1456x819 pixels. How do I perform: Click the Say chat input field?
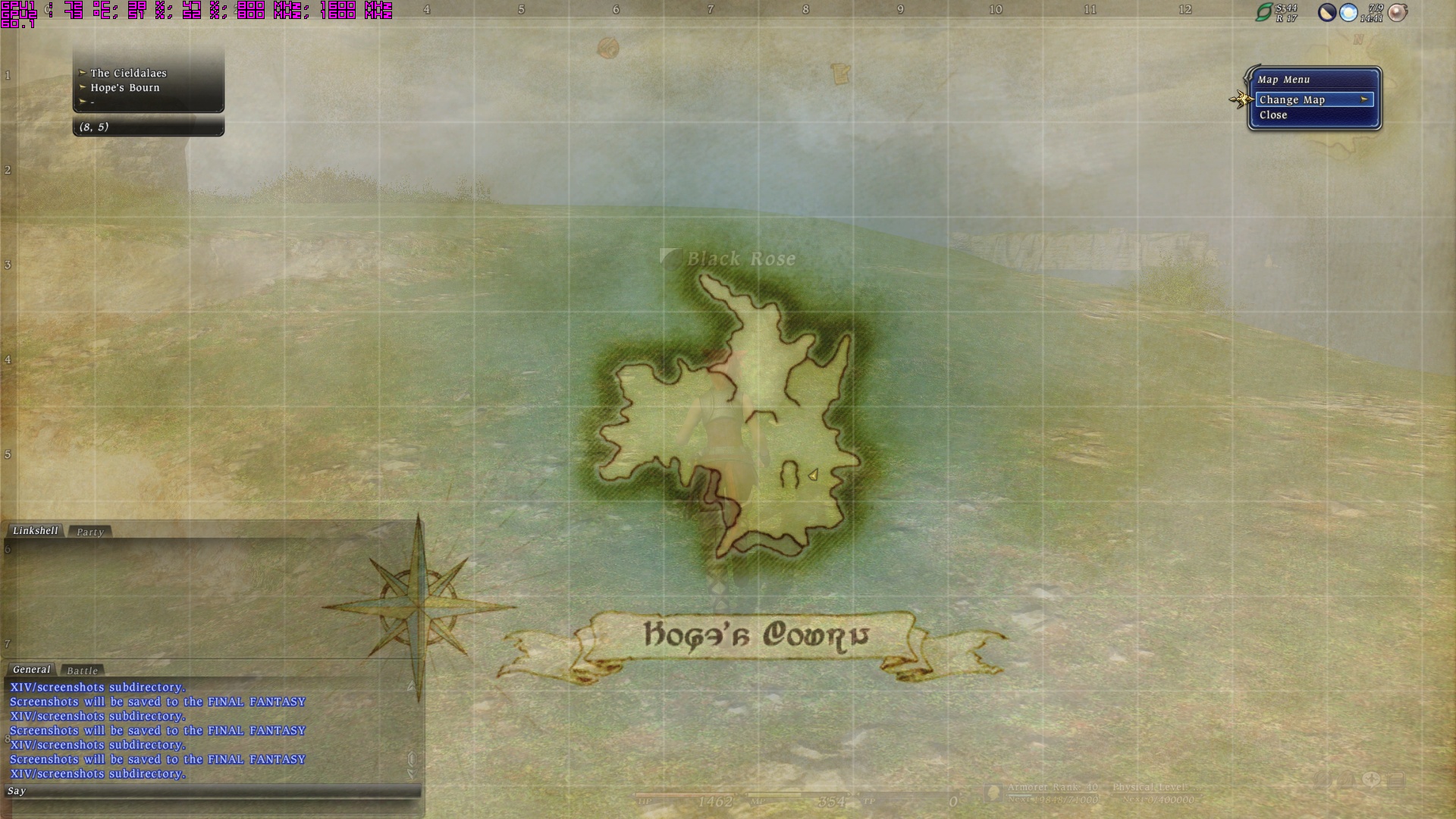click(212, 791)
